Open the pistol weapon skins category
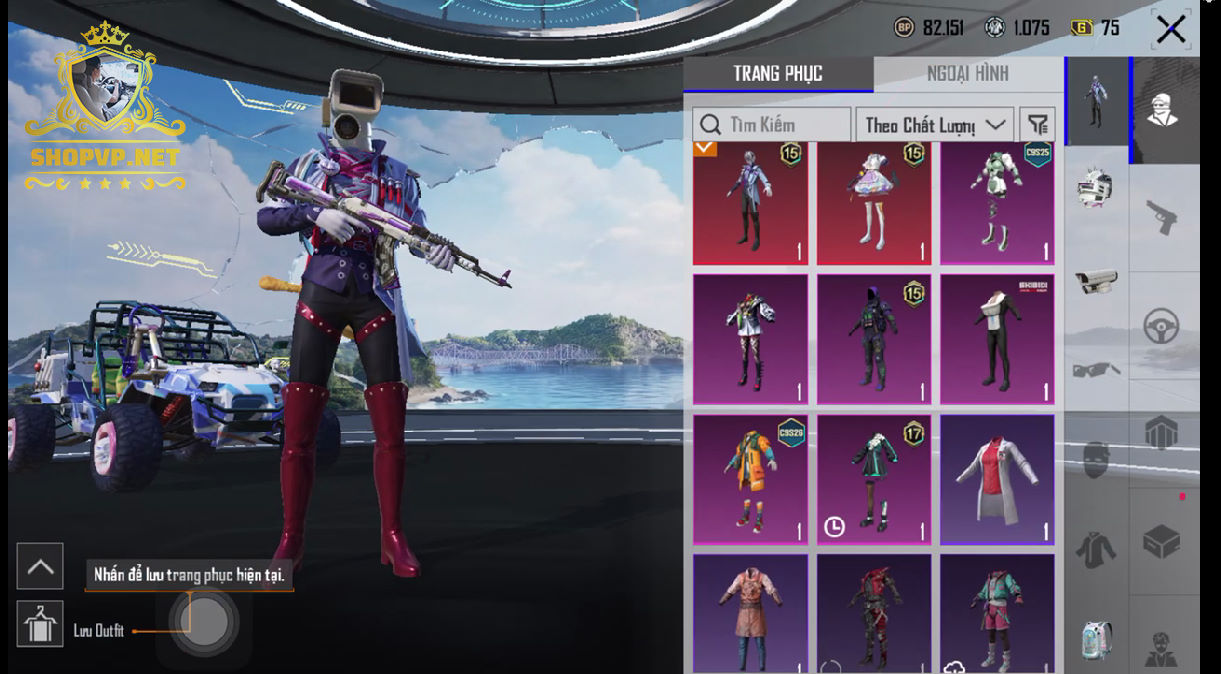1221x674 pixels. coord(1162,217)
